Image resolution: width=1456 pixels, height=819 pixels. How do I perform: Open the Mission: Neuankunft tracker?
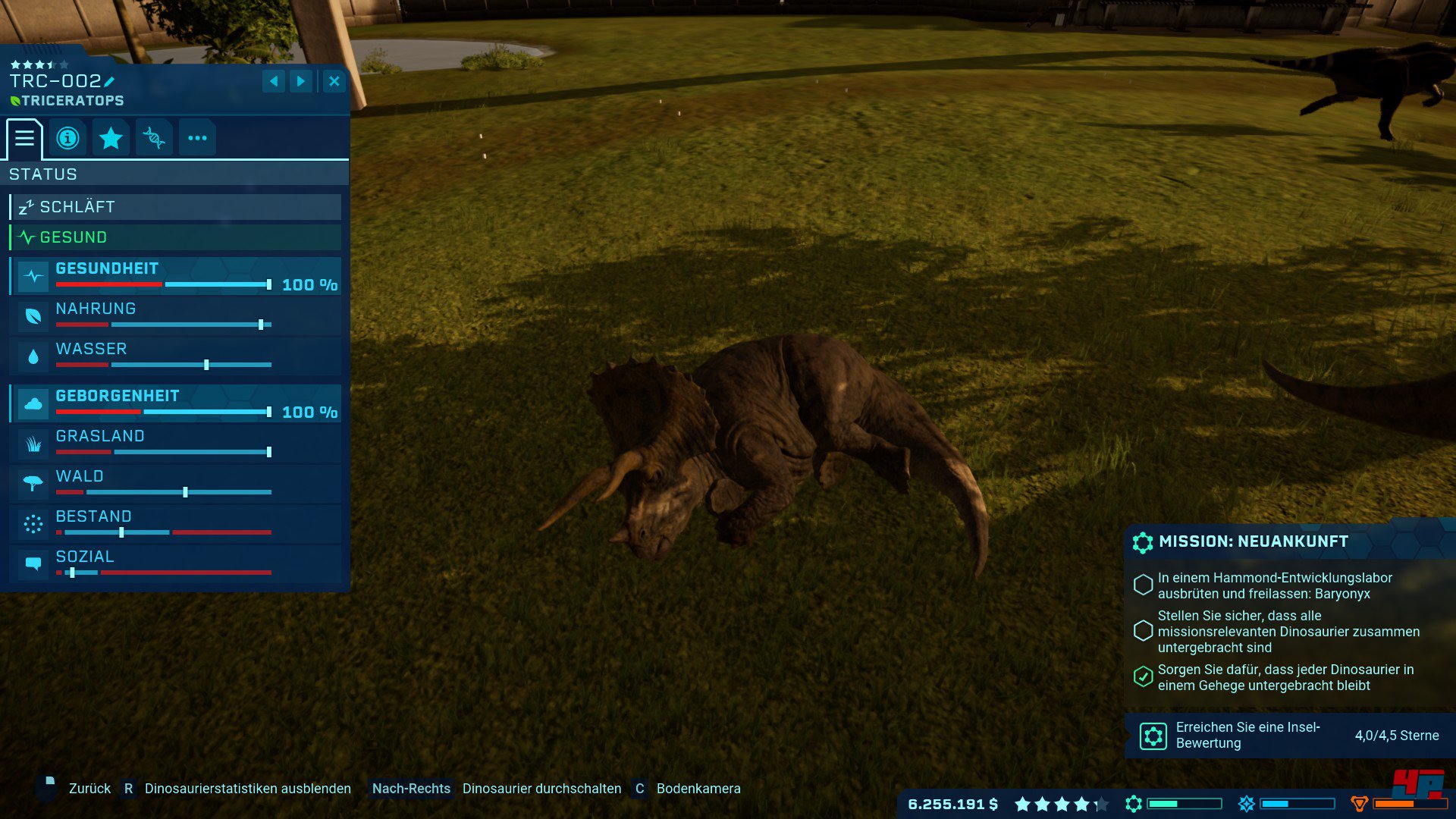coord(1253,541)
